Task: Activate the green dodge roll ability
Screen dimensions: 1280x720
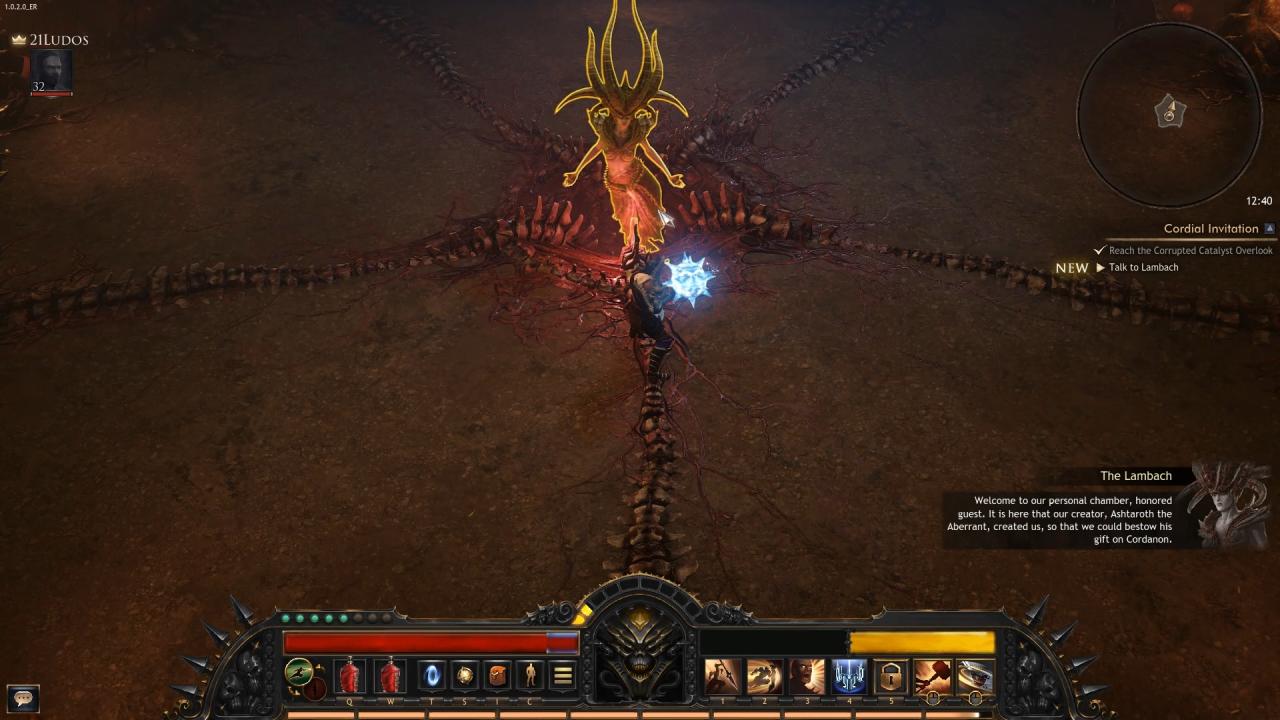Action: 297,671
